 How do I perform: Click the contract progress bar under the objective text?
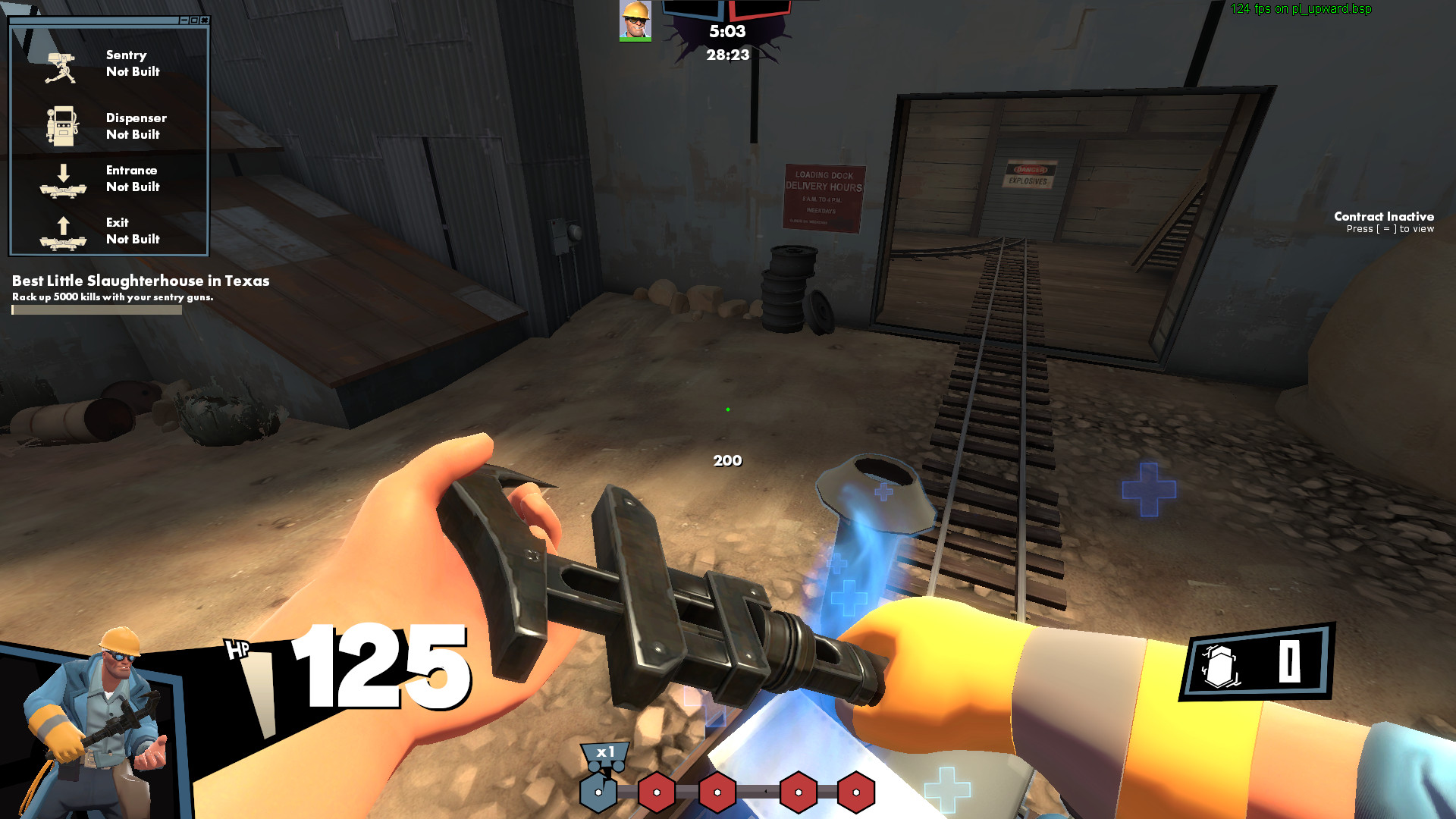(x=95, y=309)
